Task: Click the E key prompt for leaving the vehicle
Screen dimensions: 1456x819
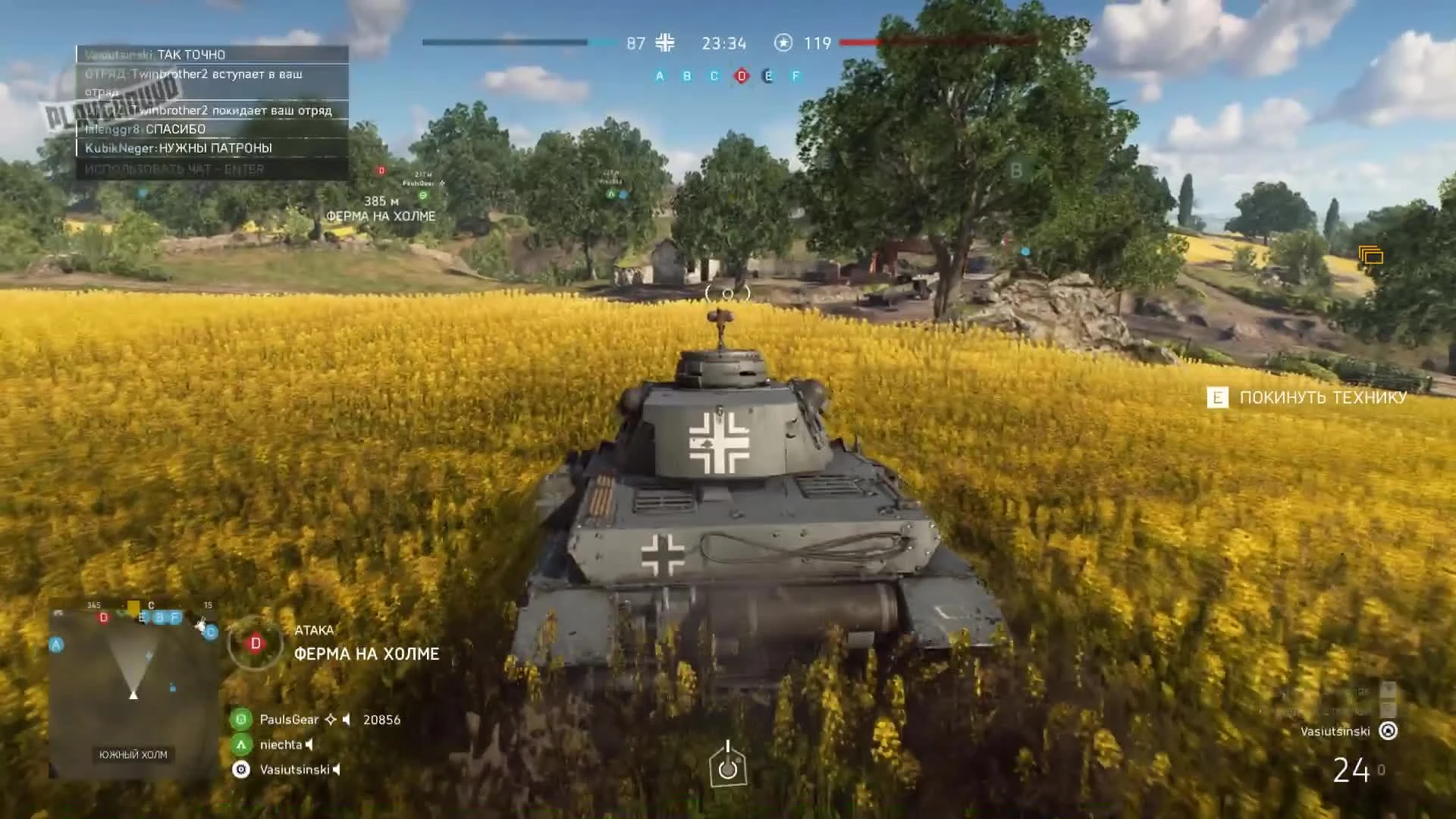Action: 1217,397
